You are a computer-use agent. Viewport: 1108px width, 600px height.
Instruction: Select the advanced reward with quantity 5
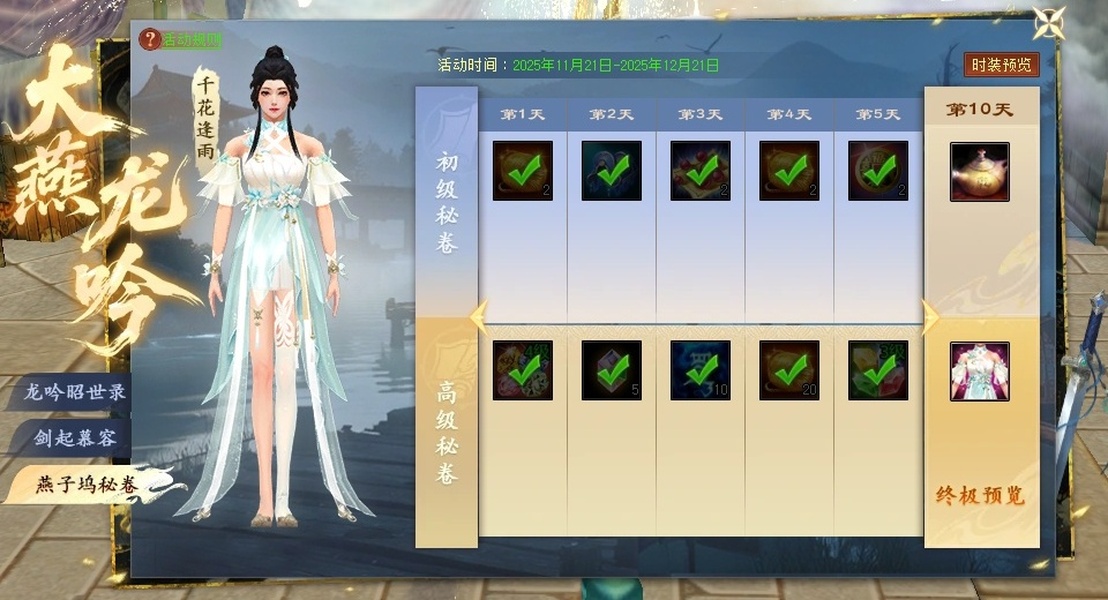611,371
